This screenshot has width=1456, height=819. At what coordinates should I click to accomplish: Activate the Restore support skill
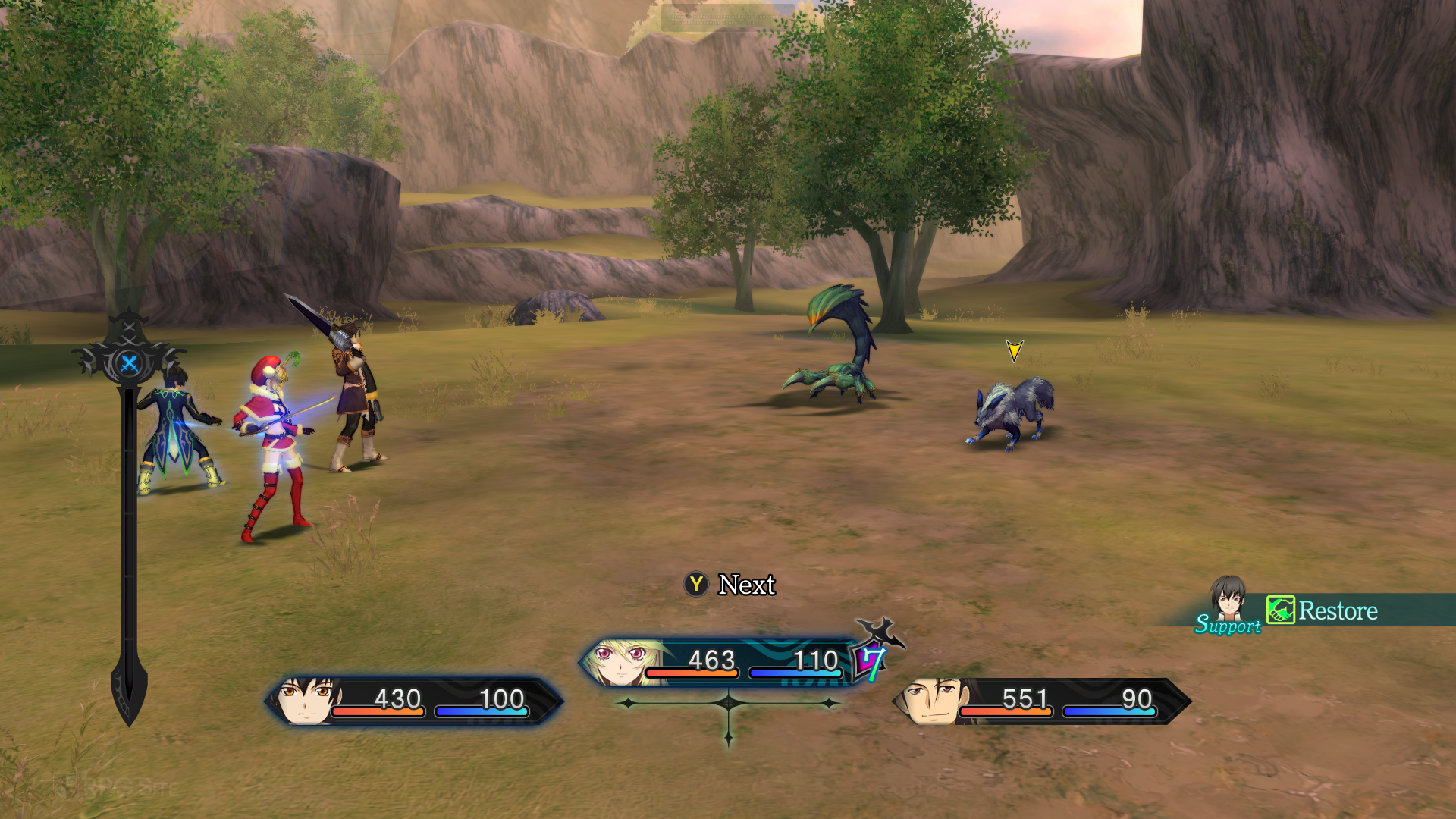(x=1323, y=610)
